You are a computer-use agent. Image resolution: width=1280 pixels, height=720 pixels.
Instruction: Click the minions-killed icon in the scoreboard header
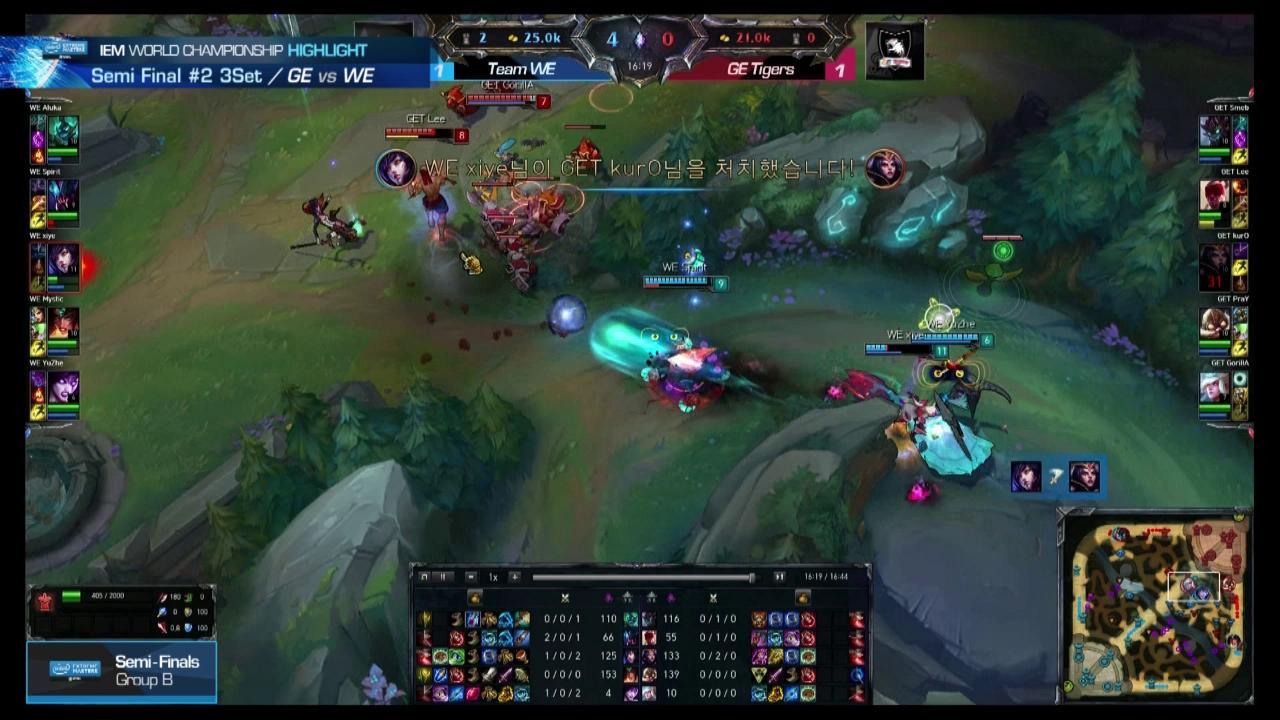tap(608, 597)
